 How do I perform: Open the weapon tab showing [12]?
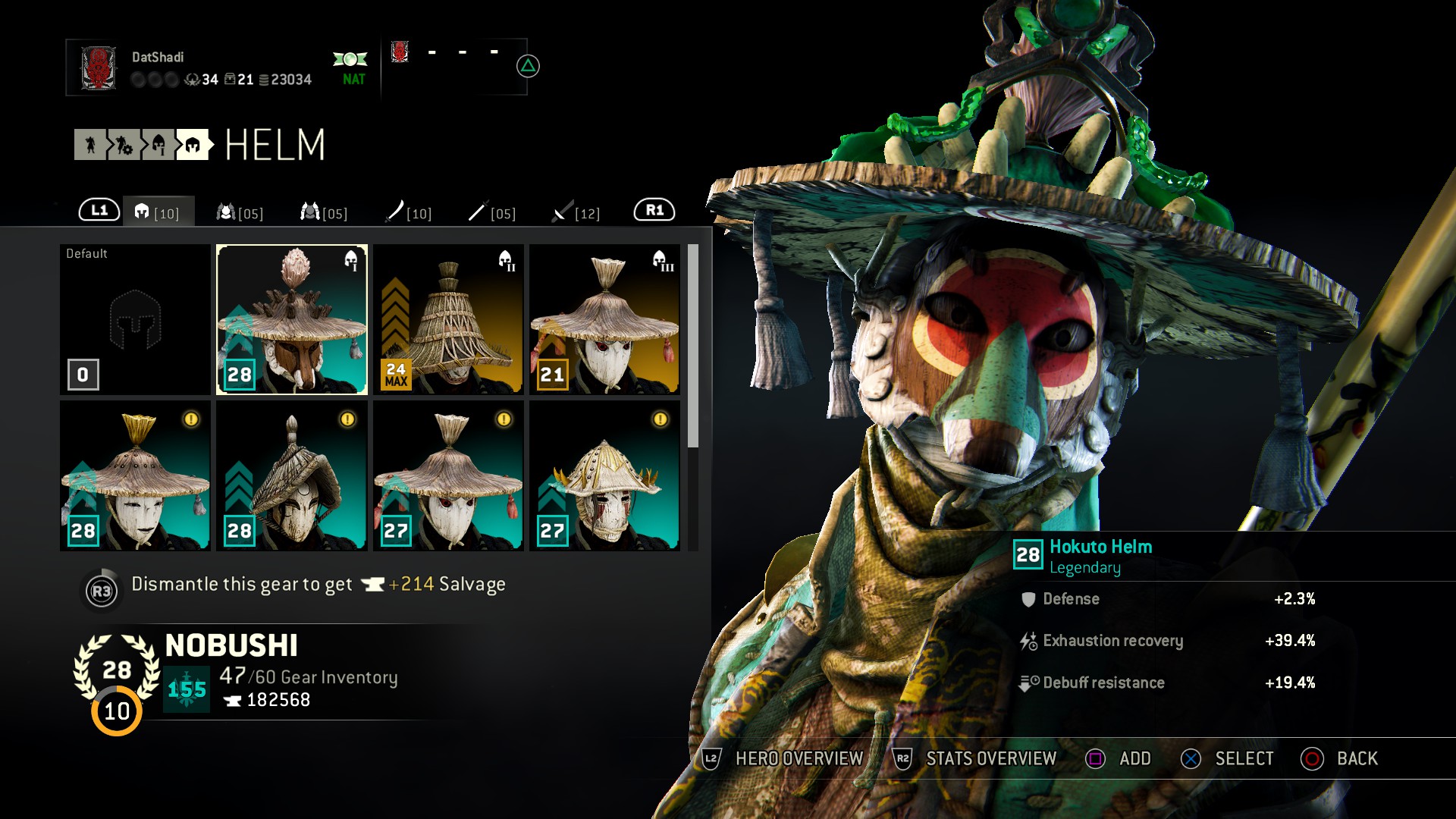pyautogui.click(x=576, y=212)
